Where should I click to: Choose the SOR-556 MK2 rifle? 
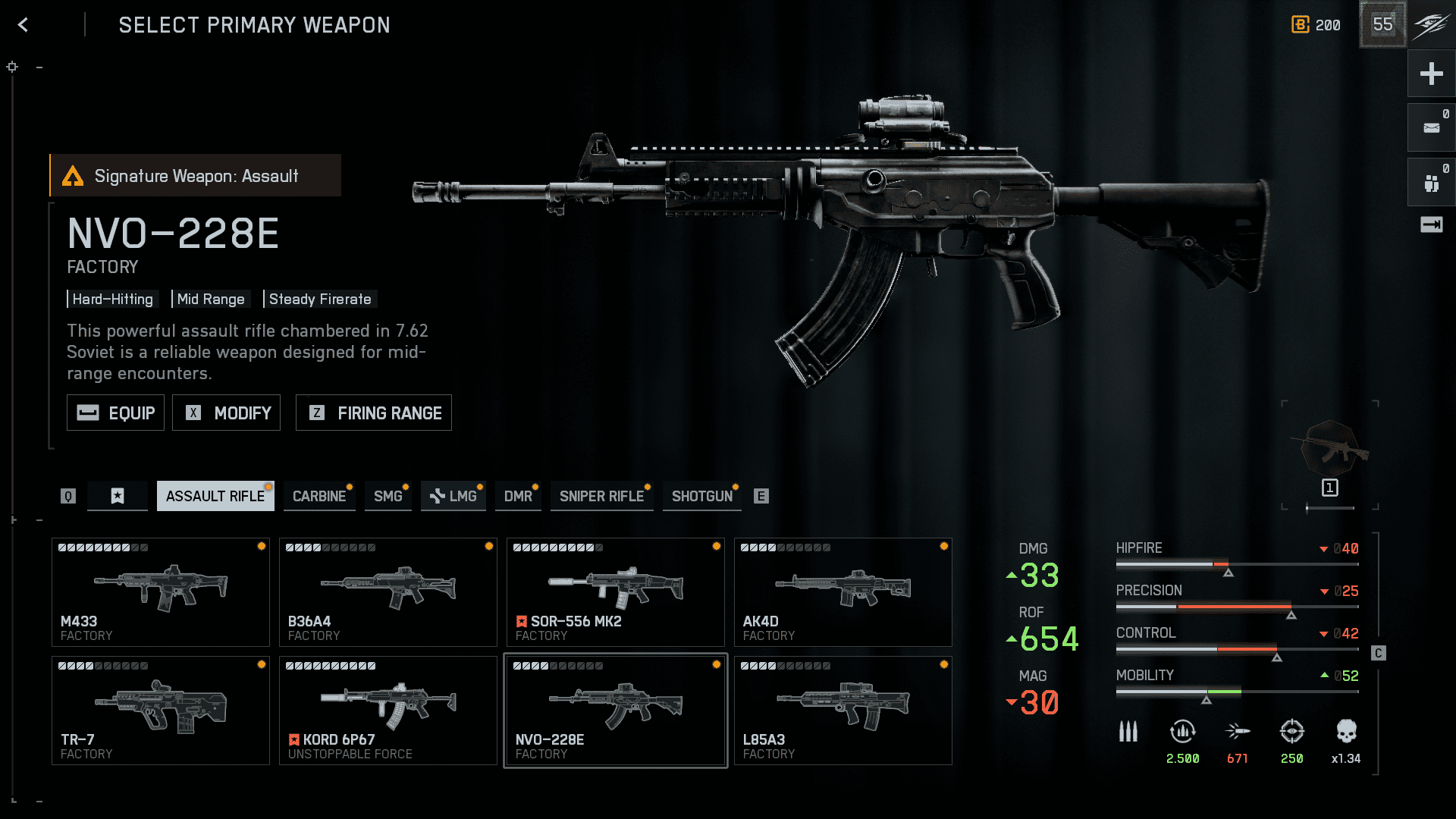click(616, 592)
